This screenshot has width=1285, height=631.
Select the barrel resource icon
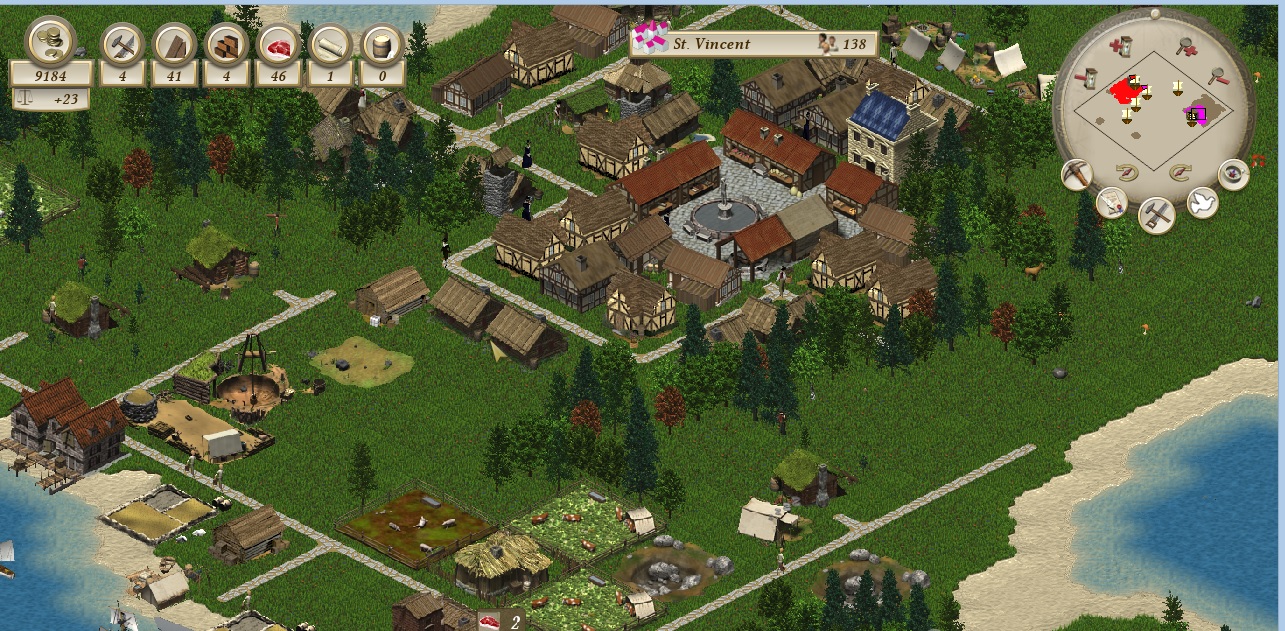(382, 45)
